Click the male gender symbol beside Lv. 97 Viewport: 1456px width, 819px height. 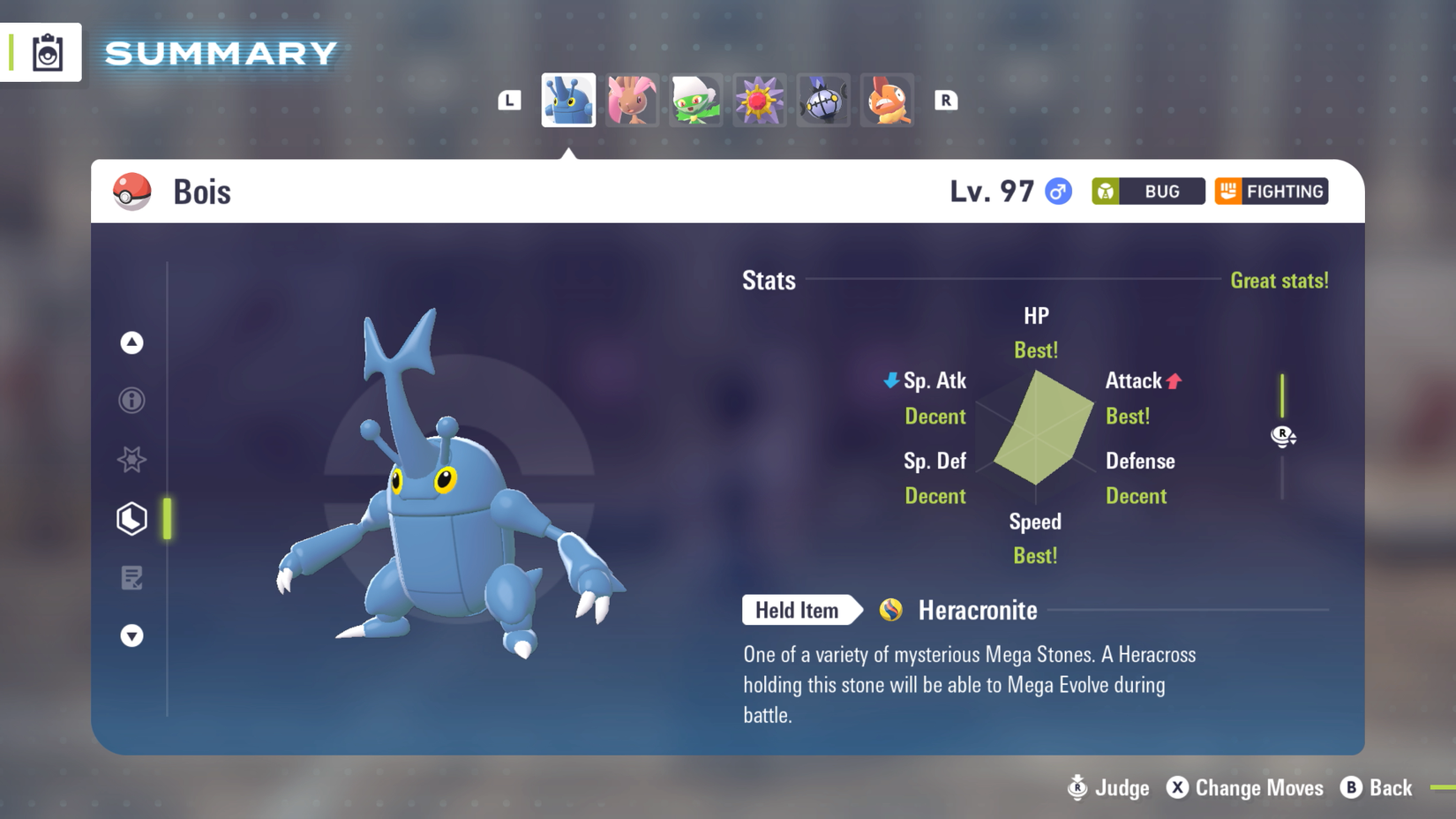point(1058,191)
